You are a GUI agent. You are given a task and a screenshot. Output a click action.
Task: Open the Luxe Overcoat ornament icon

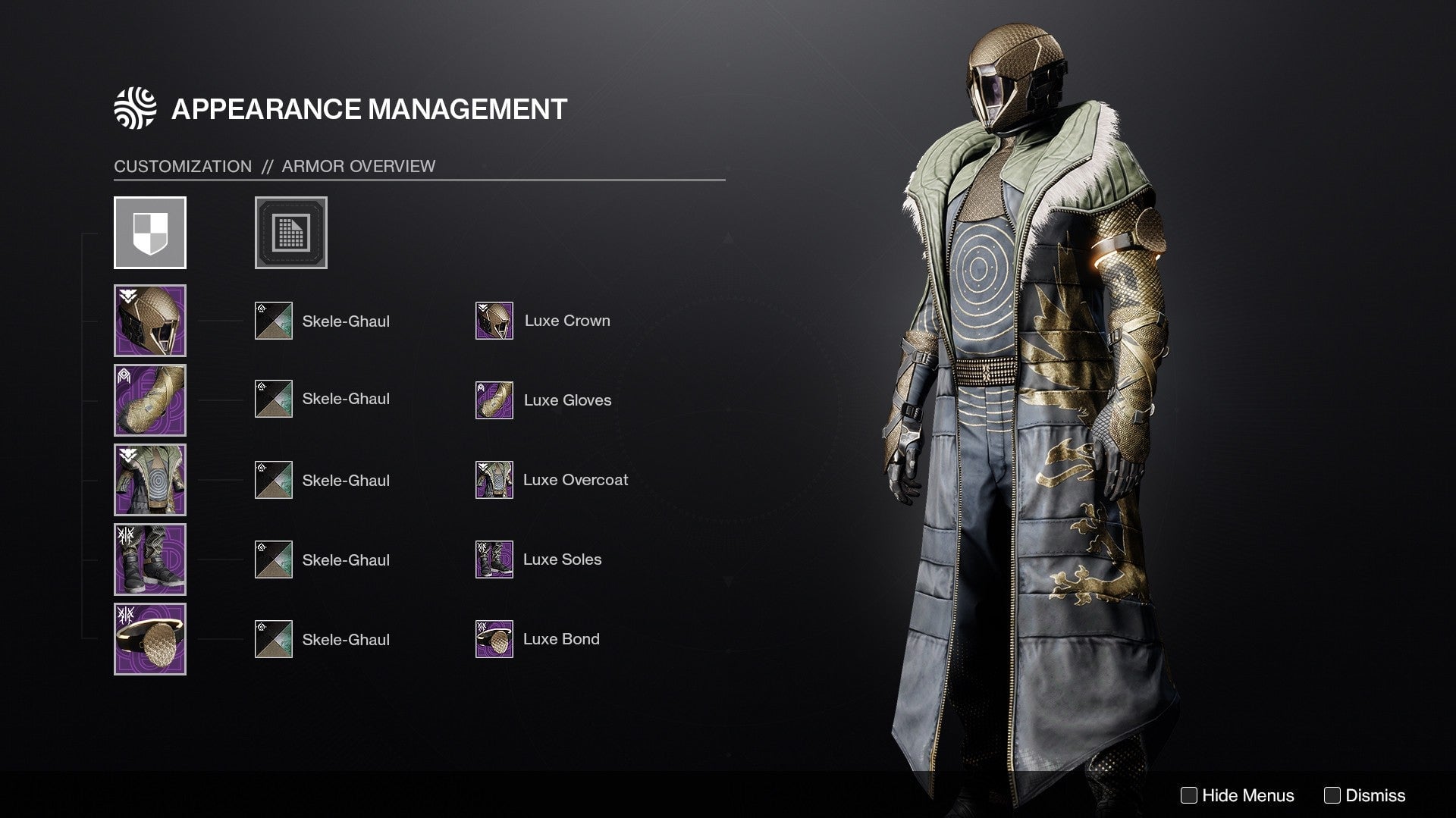[494, 479]
